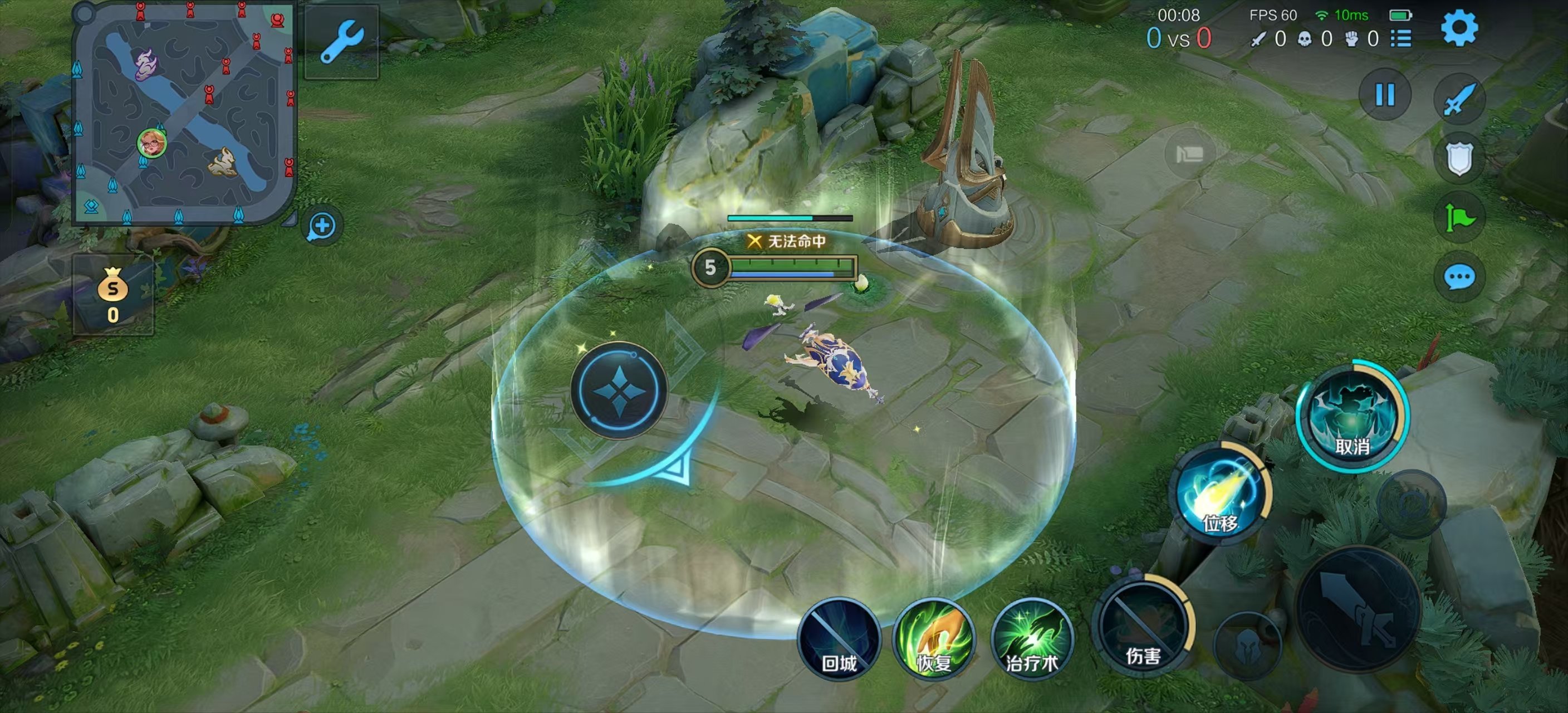Send the shield defend signal

pyautogui.click(x=1459, y=158)
